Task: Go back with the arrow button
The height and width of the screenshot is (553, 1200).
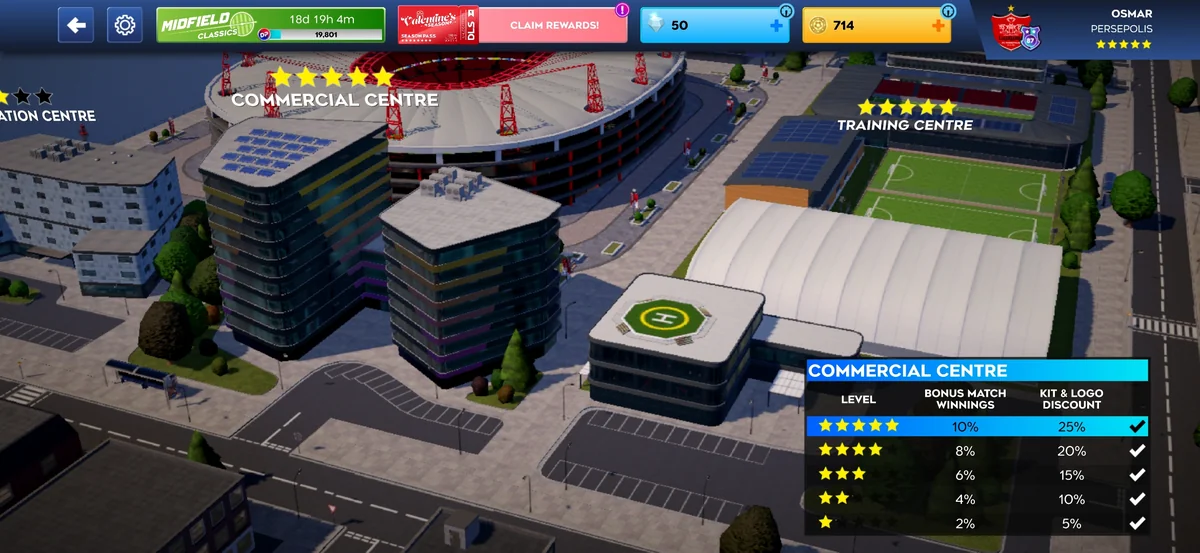Action: click(76, 25)
